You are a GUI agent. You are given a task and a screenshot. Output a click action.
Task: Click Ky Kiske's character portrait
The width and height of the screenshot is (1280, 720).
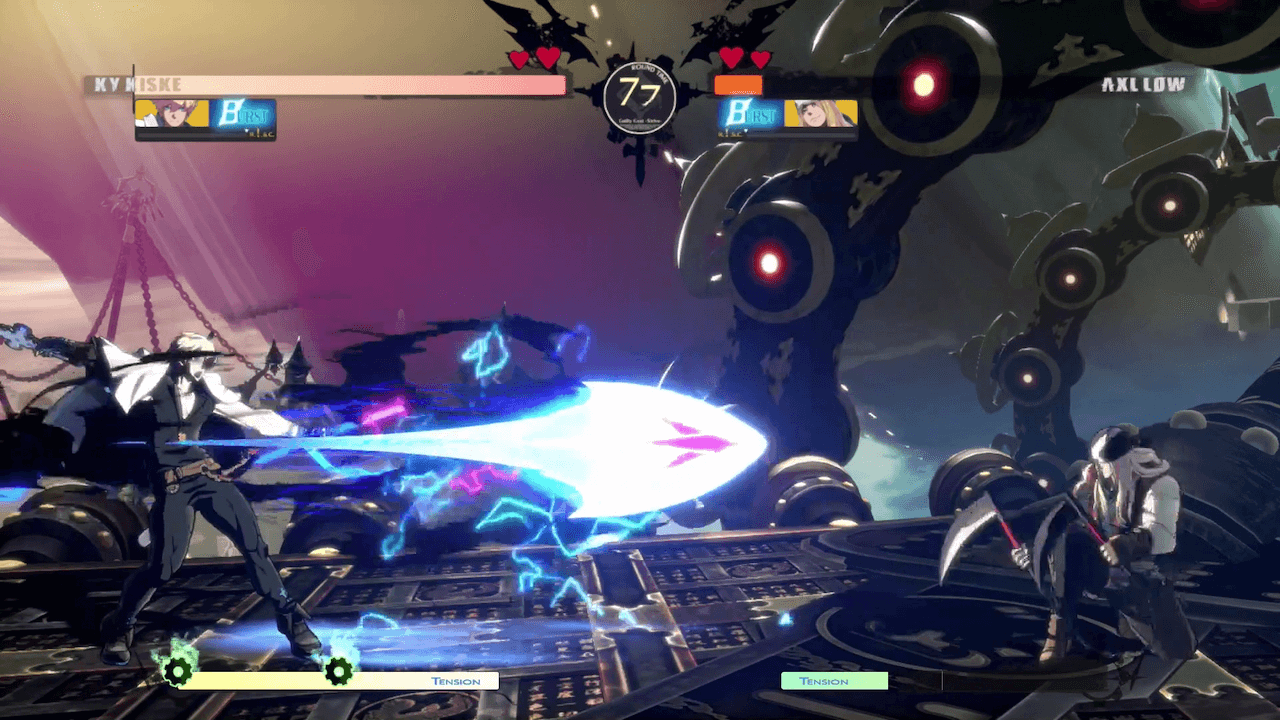pyautogui.click(x=171, y=114)
